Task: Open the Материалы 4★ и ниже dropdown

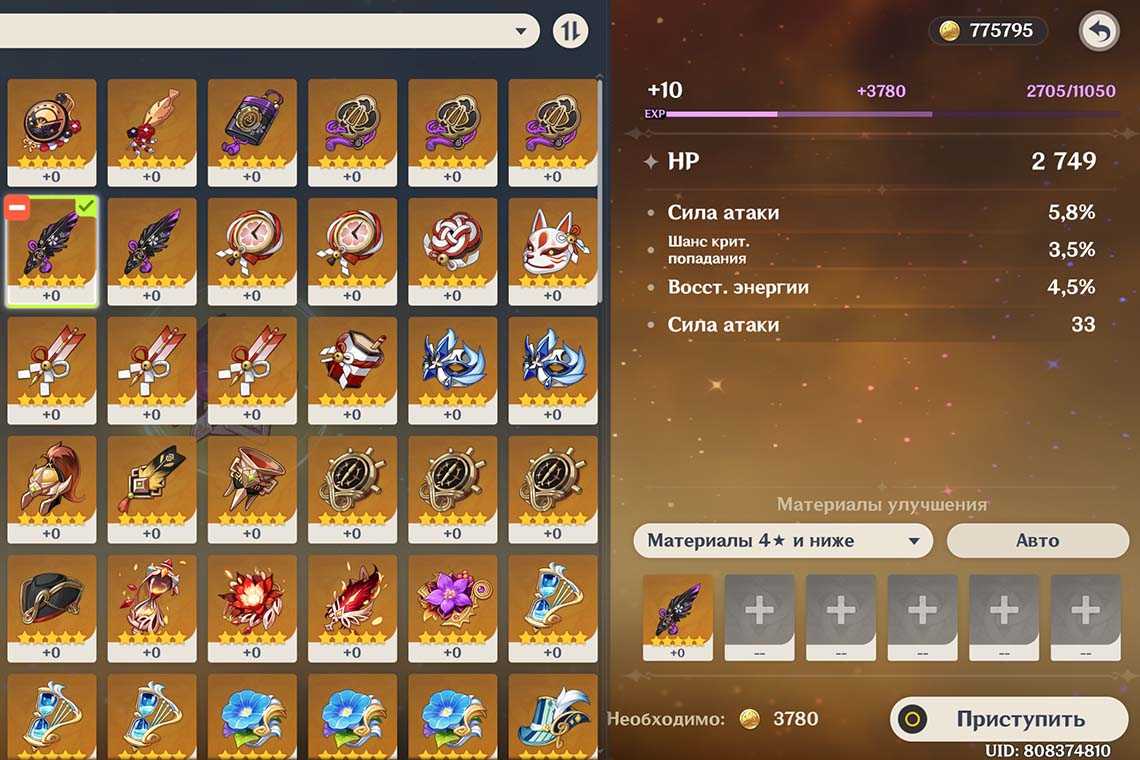Action: (x=782, y=541)
